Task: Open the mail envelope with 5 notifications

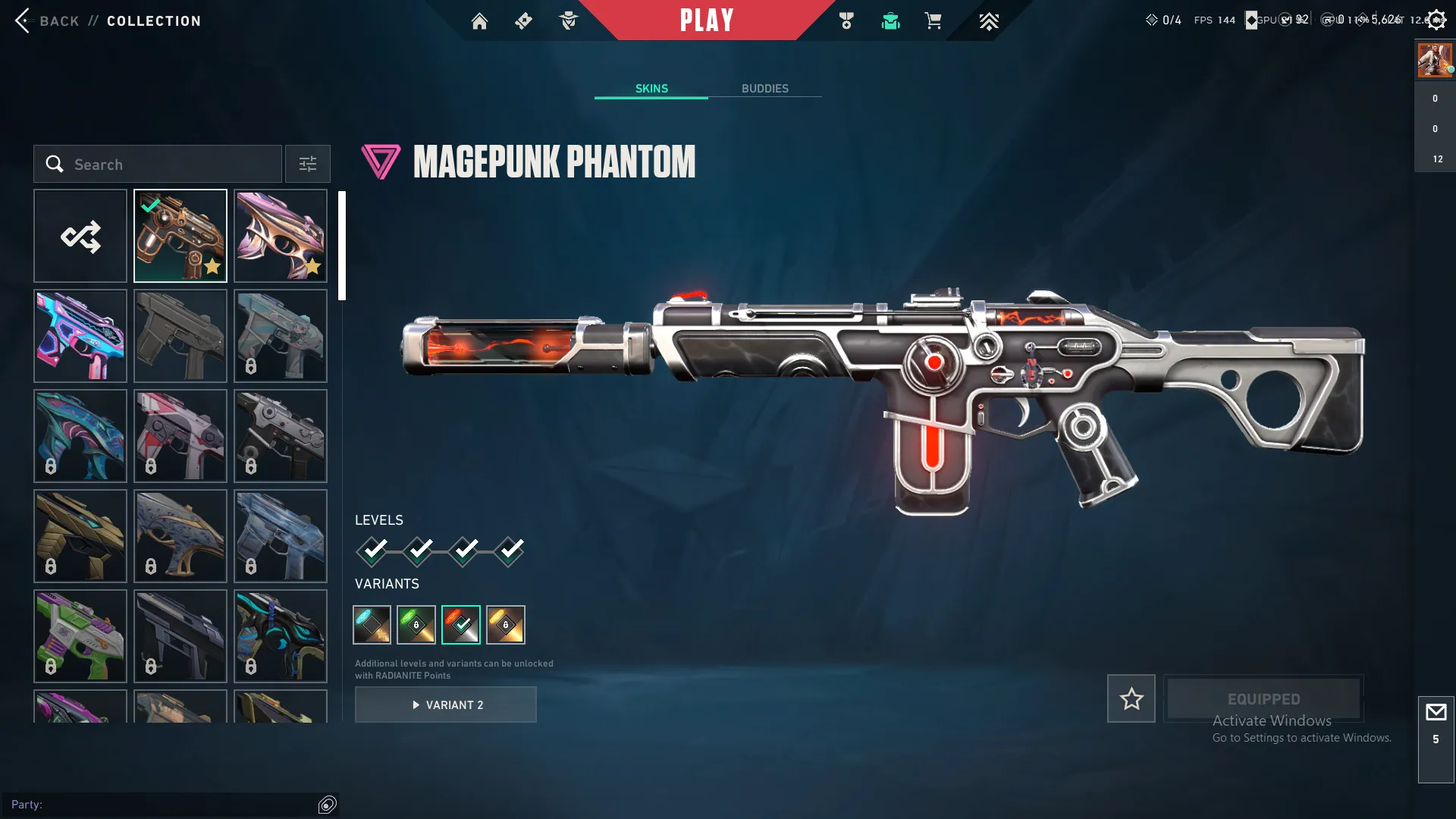Action: [1435, 712]
